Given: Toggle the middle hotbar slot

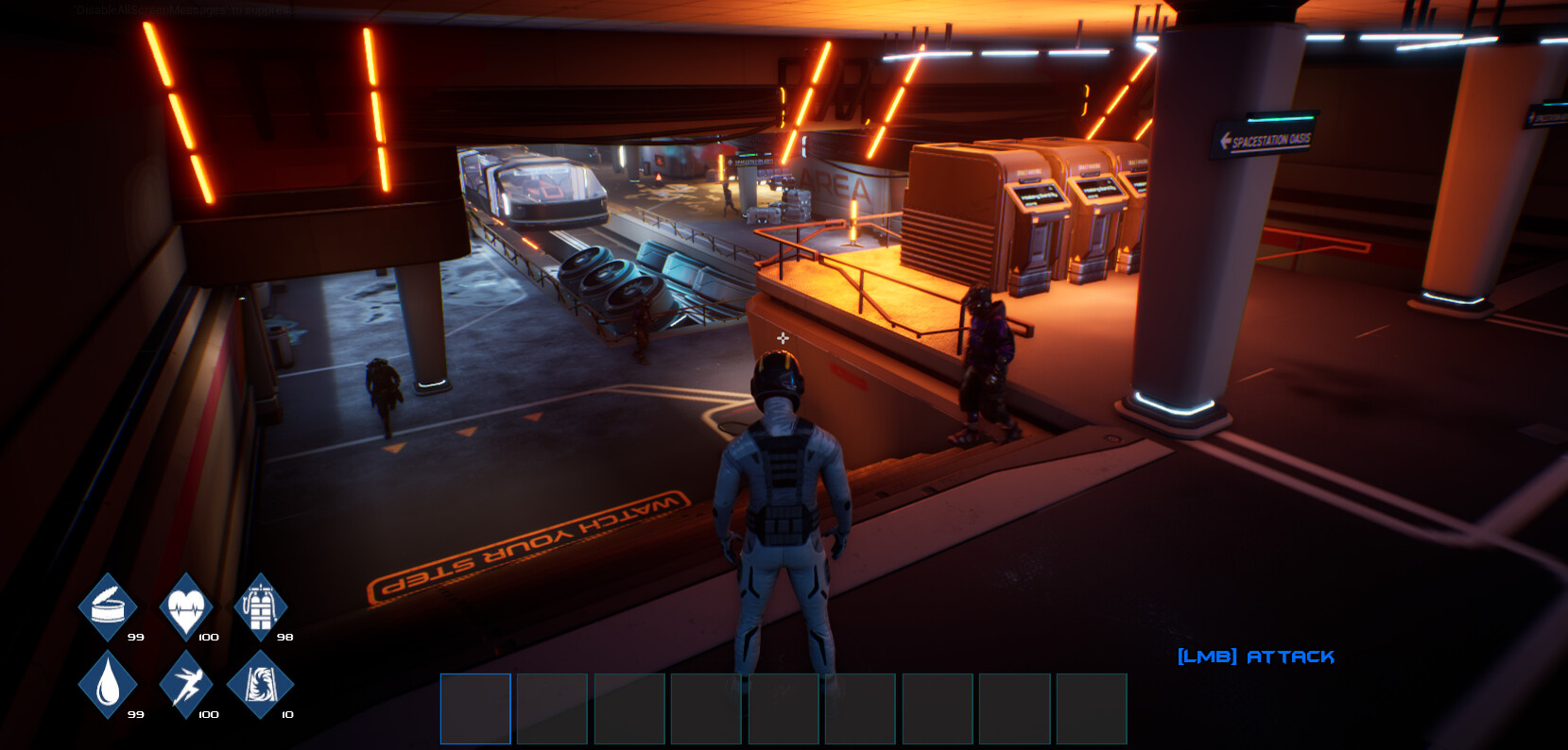Looking at the screenshot, I should click(784, 708).
